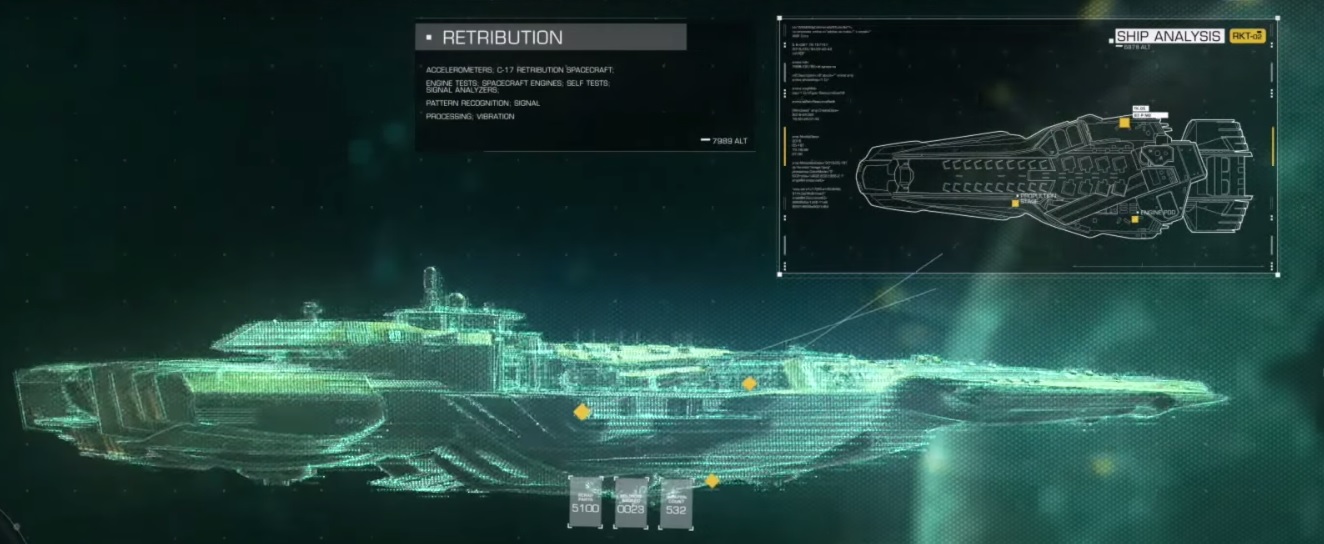Click the yellow RKT-02 tag

tap(1246, 36)
